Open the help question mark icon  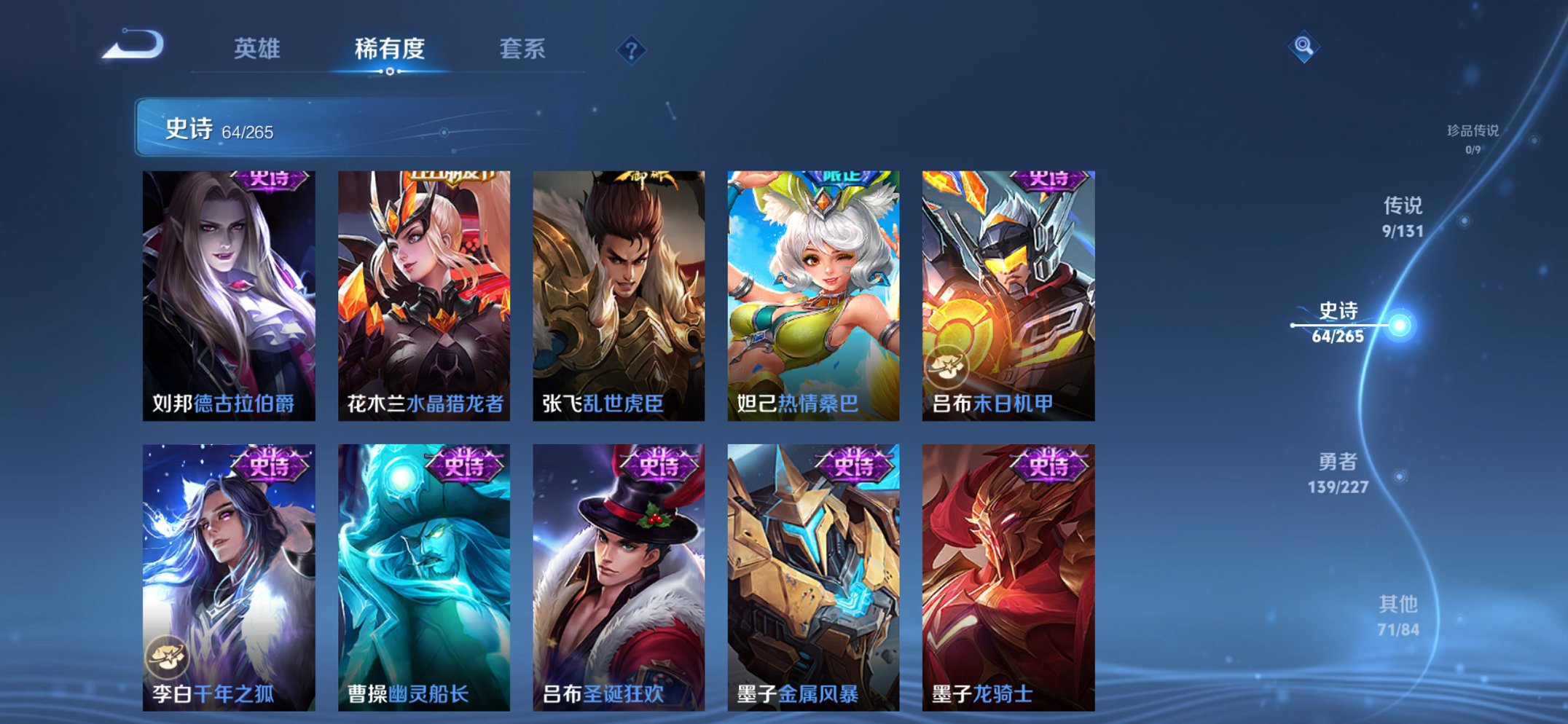(632, 49)
